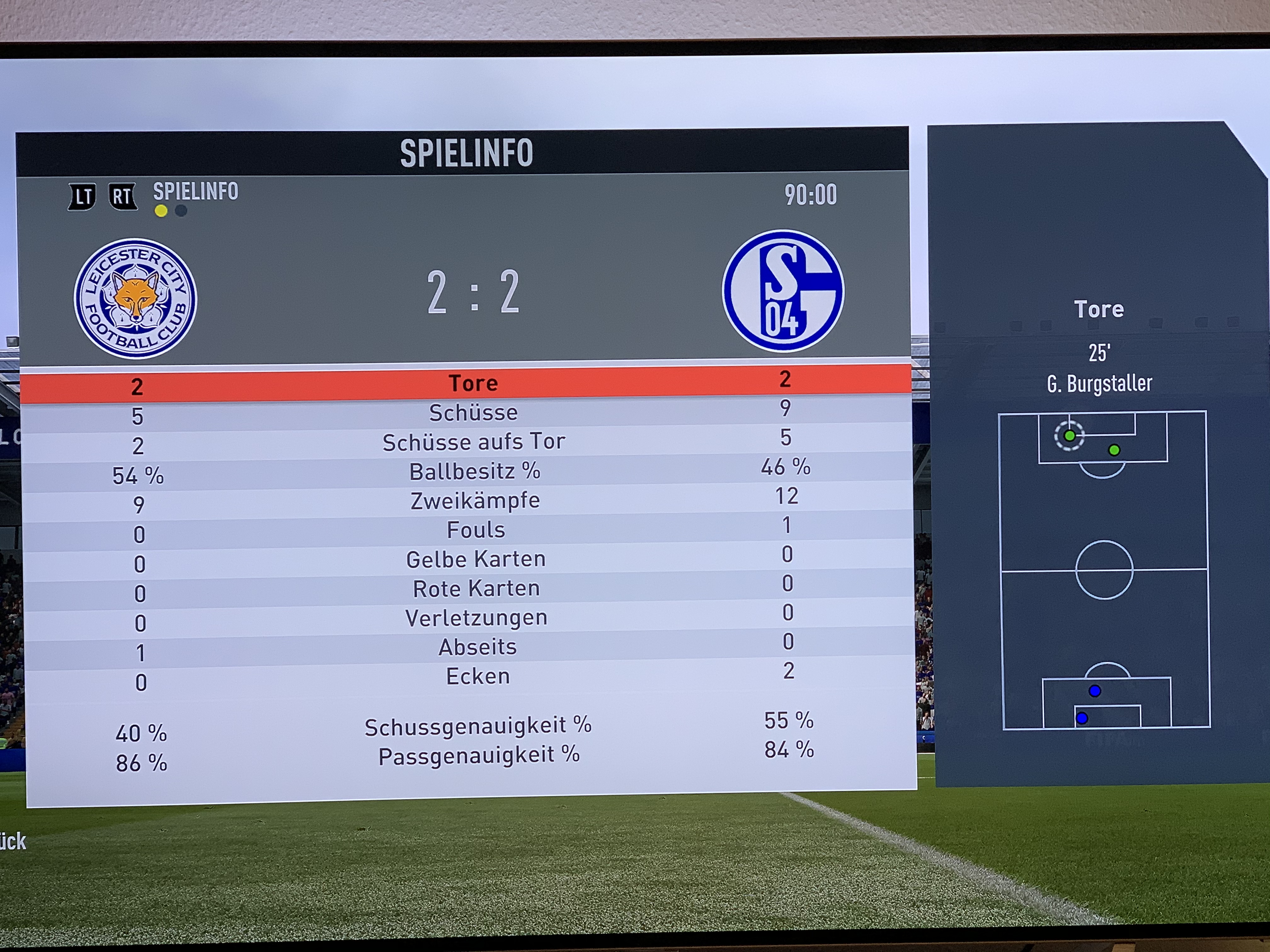Click the blue goal marker near penalty arc
The image size is (1270, 952).
(x=1094, y=691)
